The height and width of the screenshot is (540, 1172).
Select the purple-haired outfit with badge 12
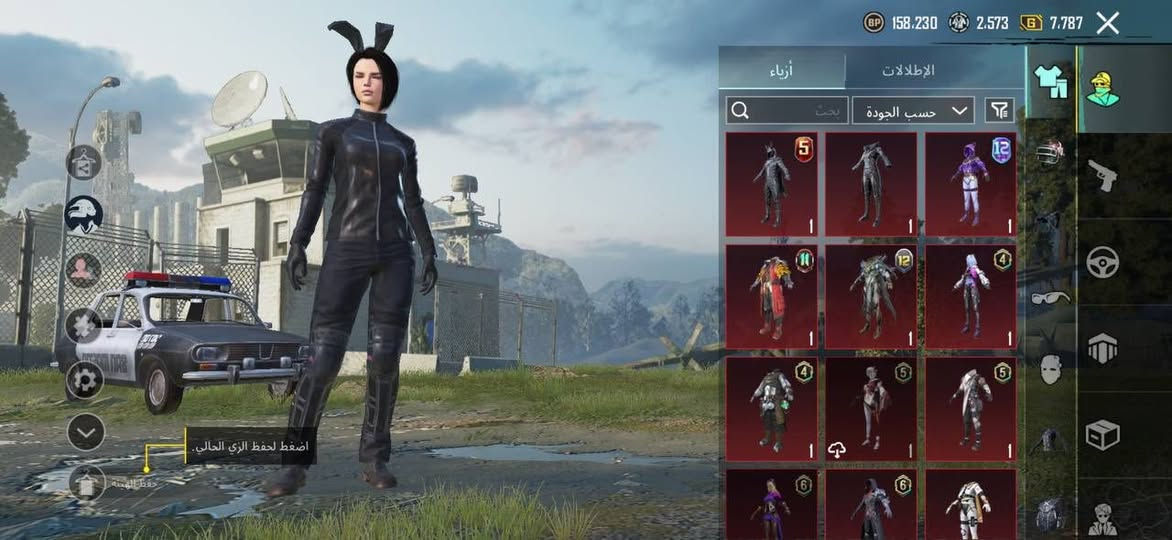click(x=970, y=184)
